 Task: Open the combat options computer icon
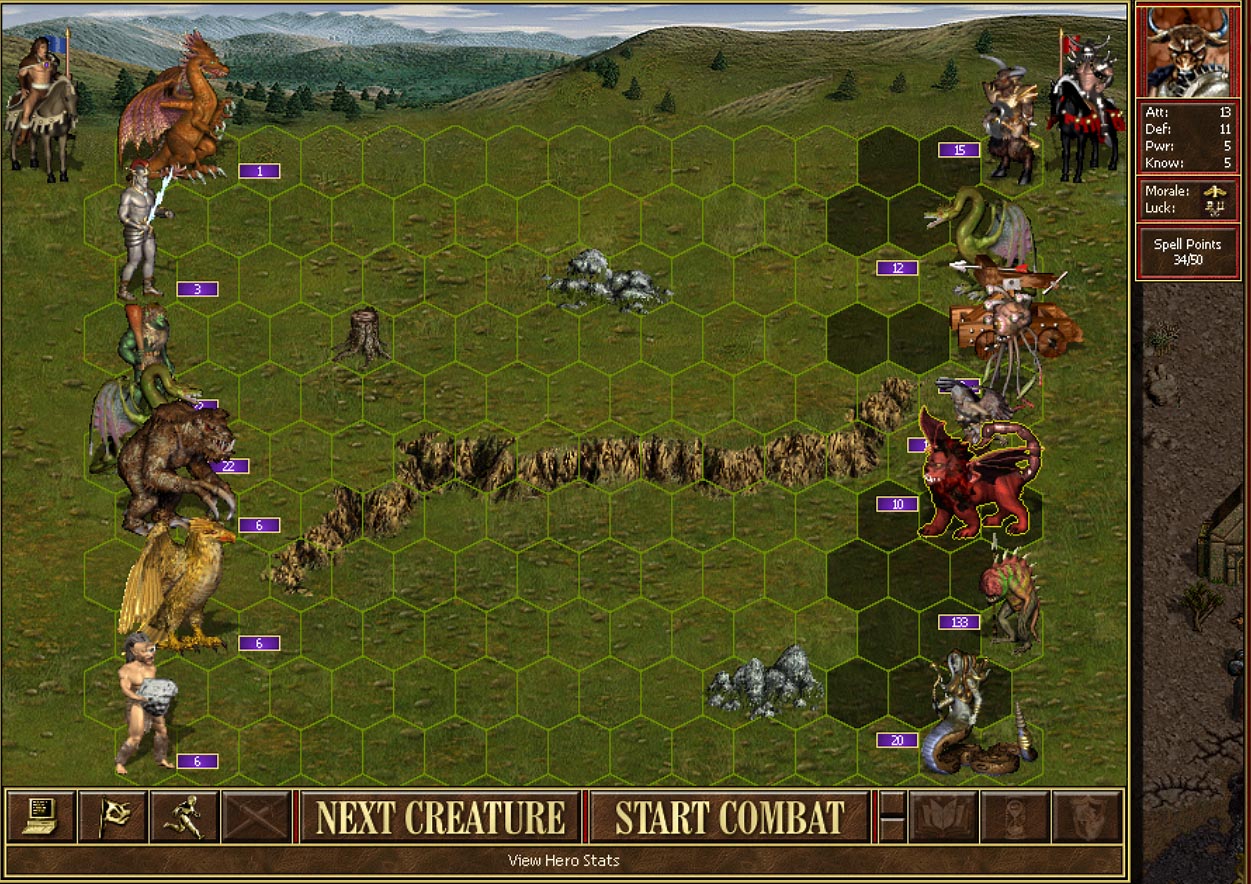(x=41, y=816)
